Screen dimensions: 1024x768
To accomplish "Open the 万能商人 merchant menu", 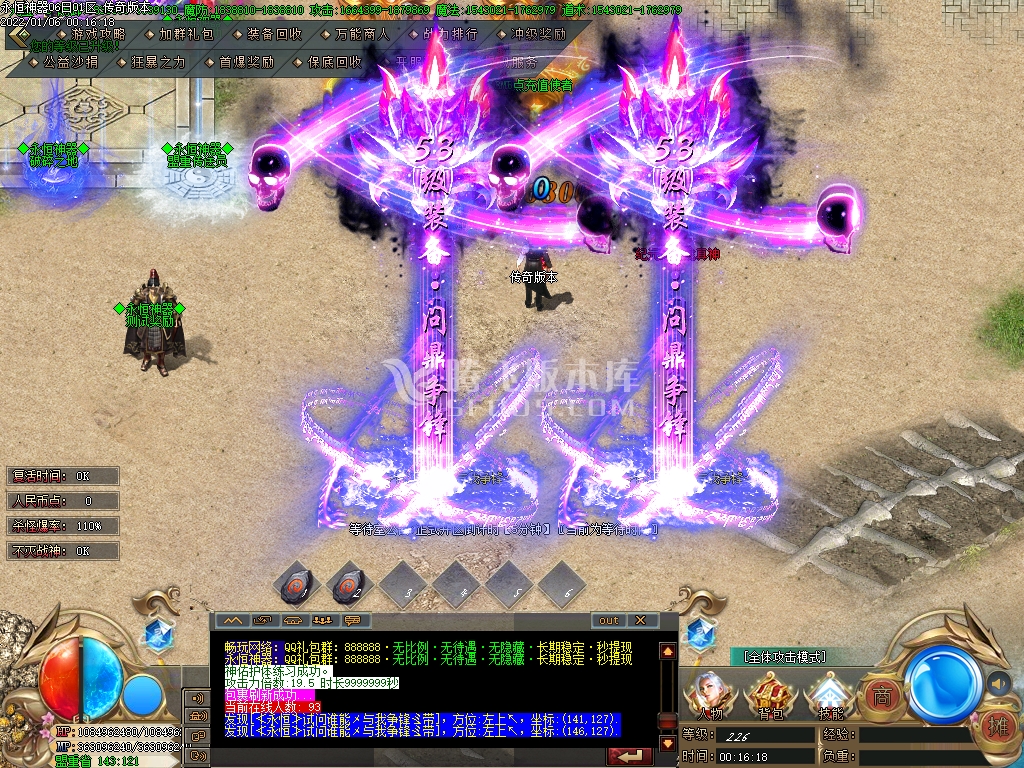I will [x=362, y=34].
